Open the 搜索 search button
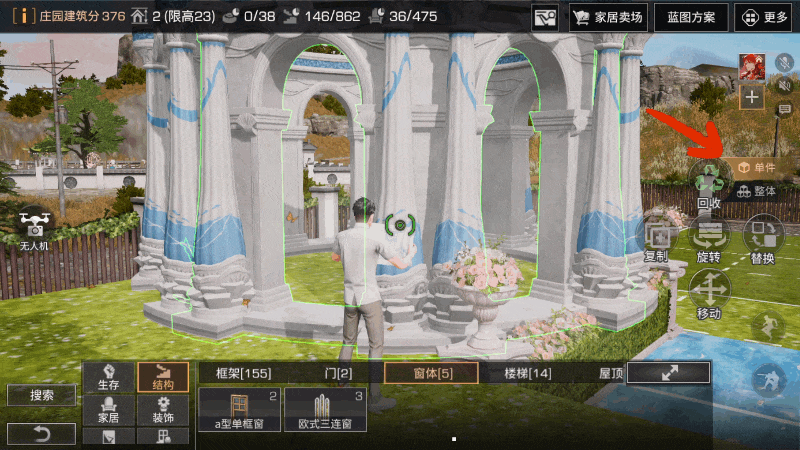This screenshot has height=450, width=800. (x=41, y=396)
